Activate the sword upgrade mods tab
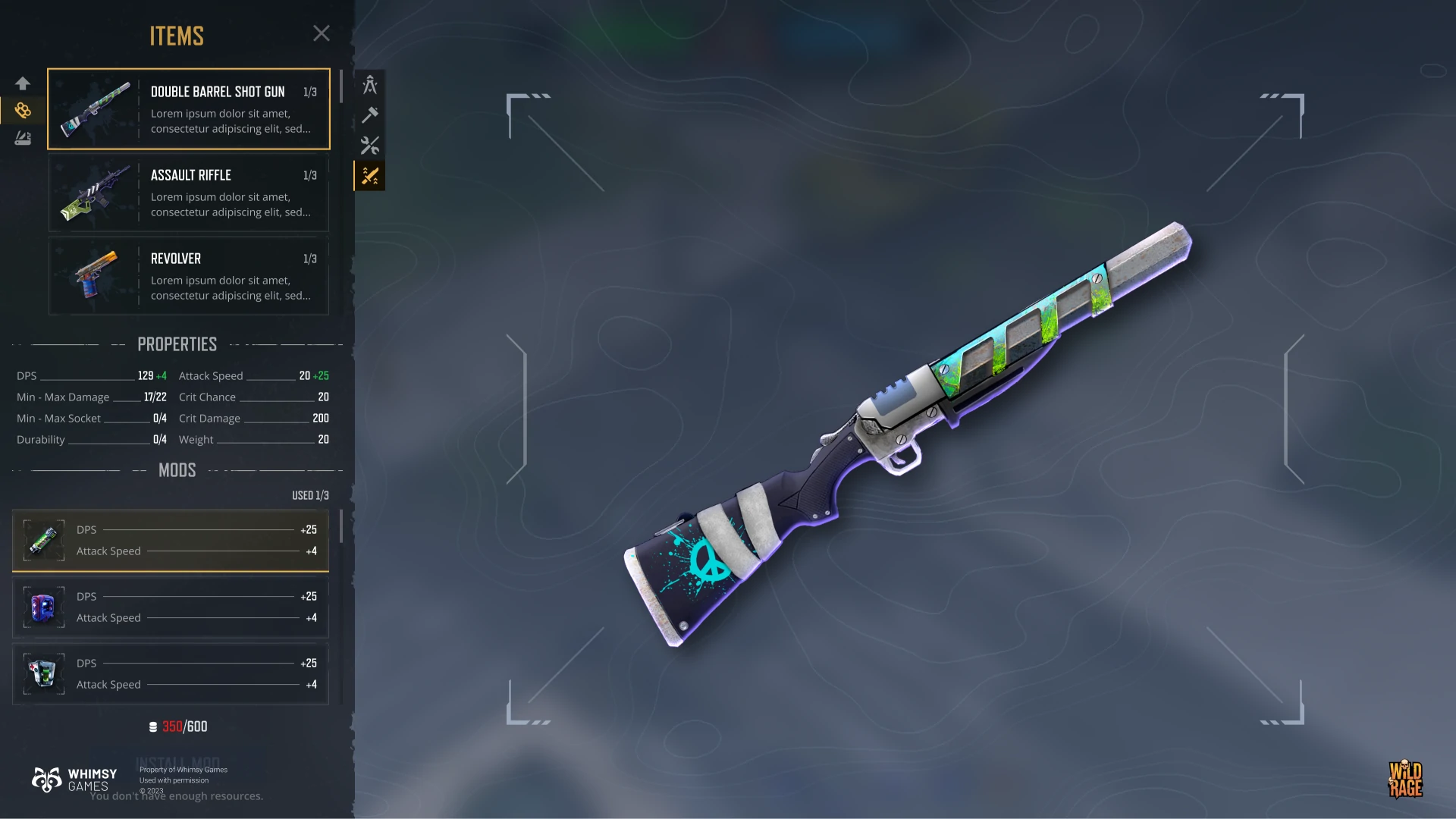The width and height of the screenshot is (1456, 819). [370, 176]
